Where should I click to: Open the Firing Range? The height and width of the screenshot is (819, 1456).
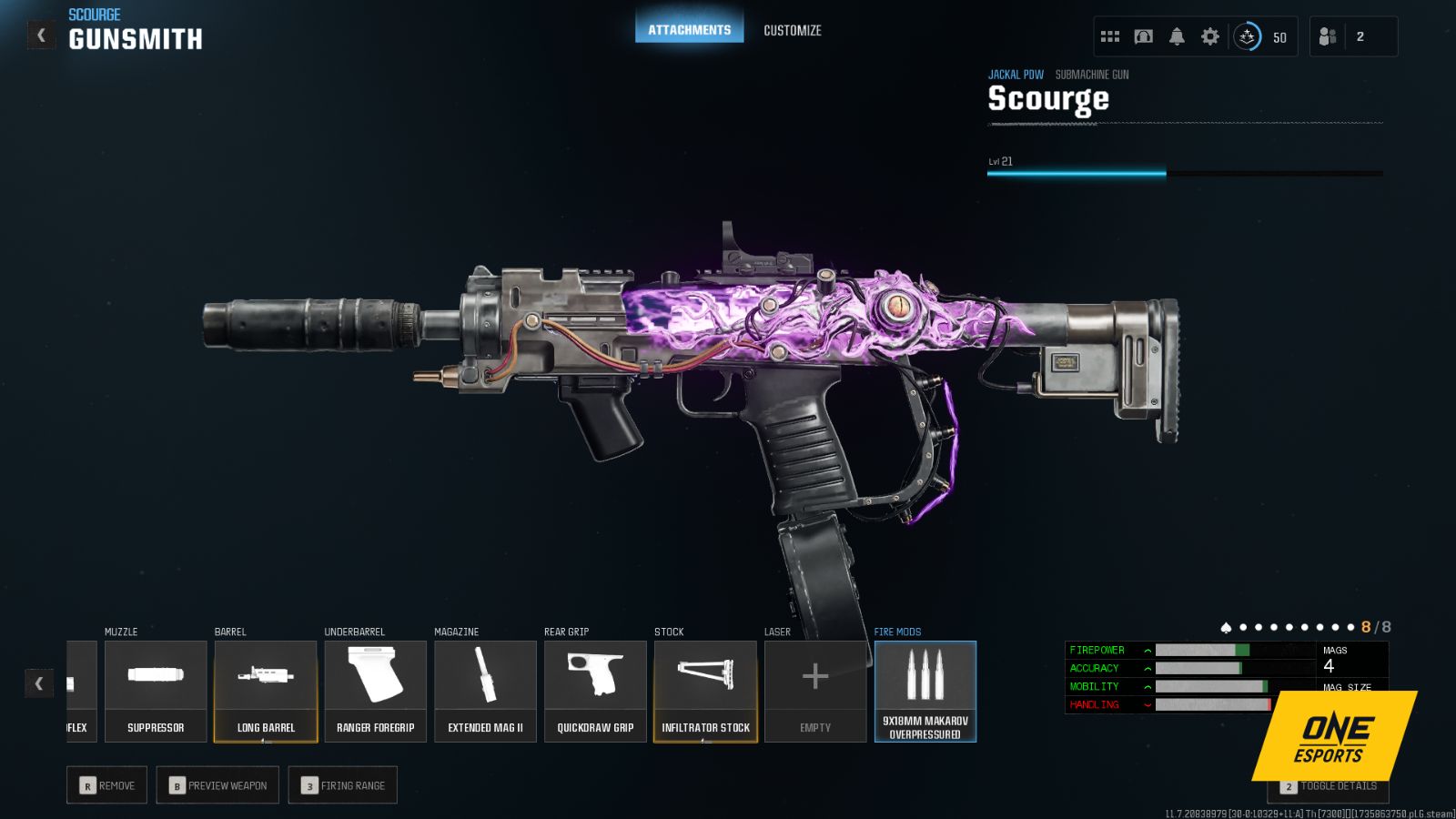coord(343,784)
